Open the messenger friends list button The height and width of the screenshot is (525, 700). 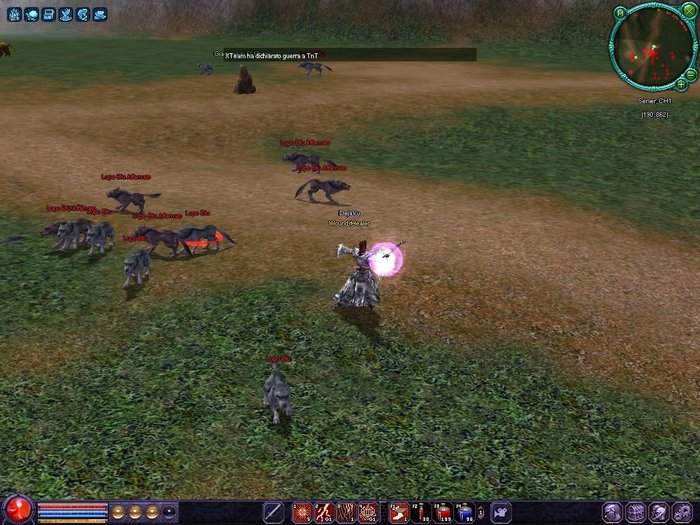(x=659, y=512)
